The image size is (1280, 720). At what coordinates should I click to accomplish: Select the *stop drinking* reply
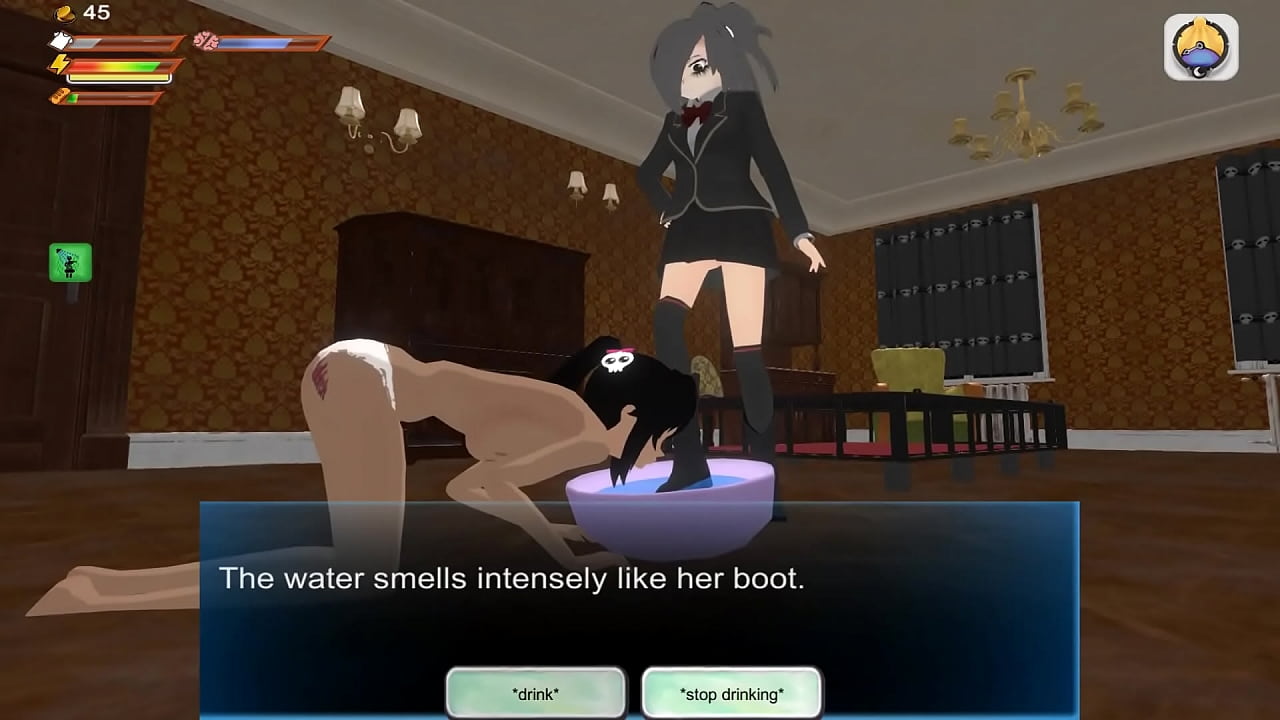[x=731, y=693]
